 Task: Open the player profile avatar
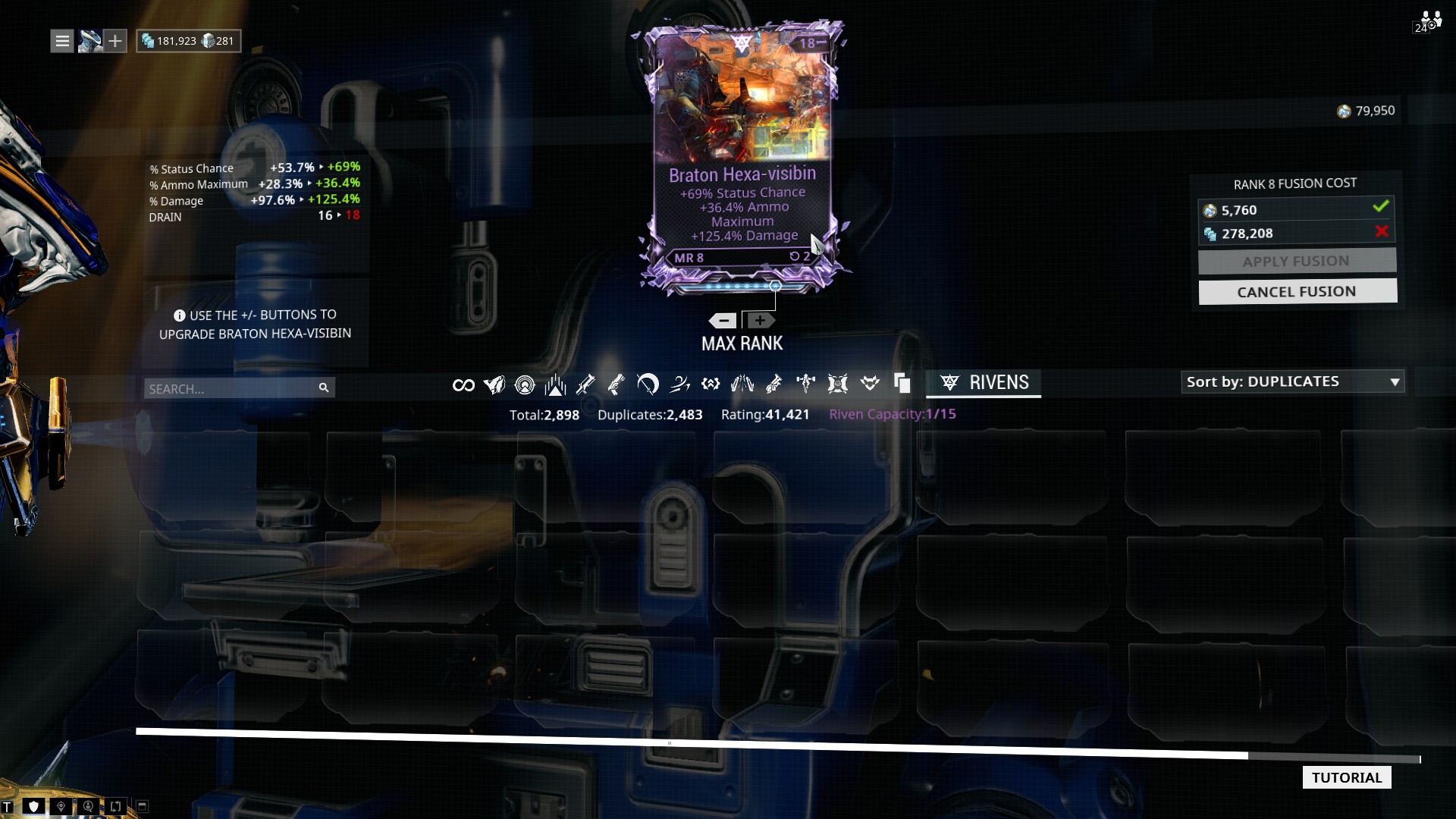[x=89, y=41]
